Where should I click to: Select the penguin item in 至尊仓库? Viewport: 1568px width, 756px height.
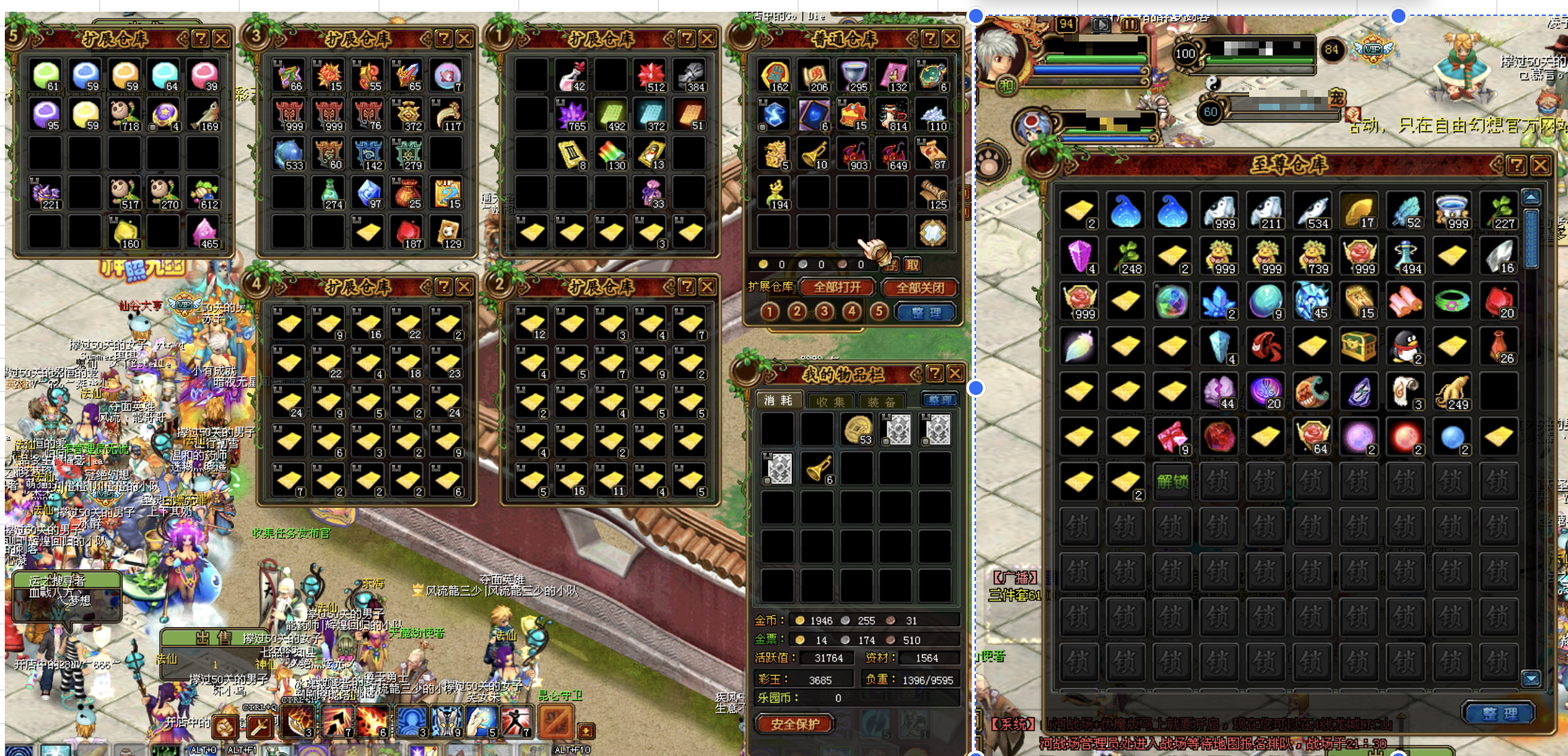1404,346
